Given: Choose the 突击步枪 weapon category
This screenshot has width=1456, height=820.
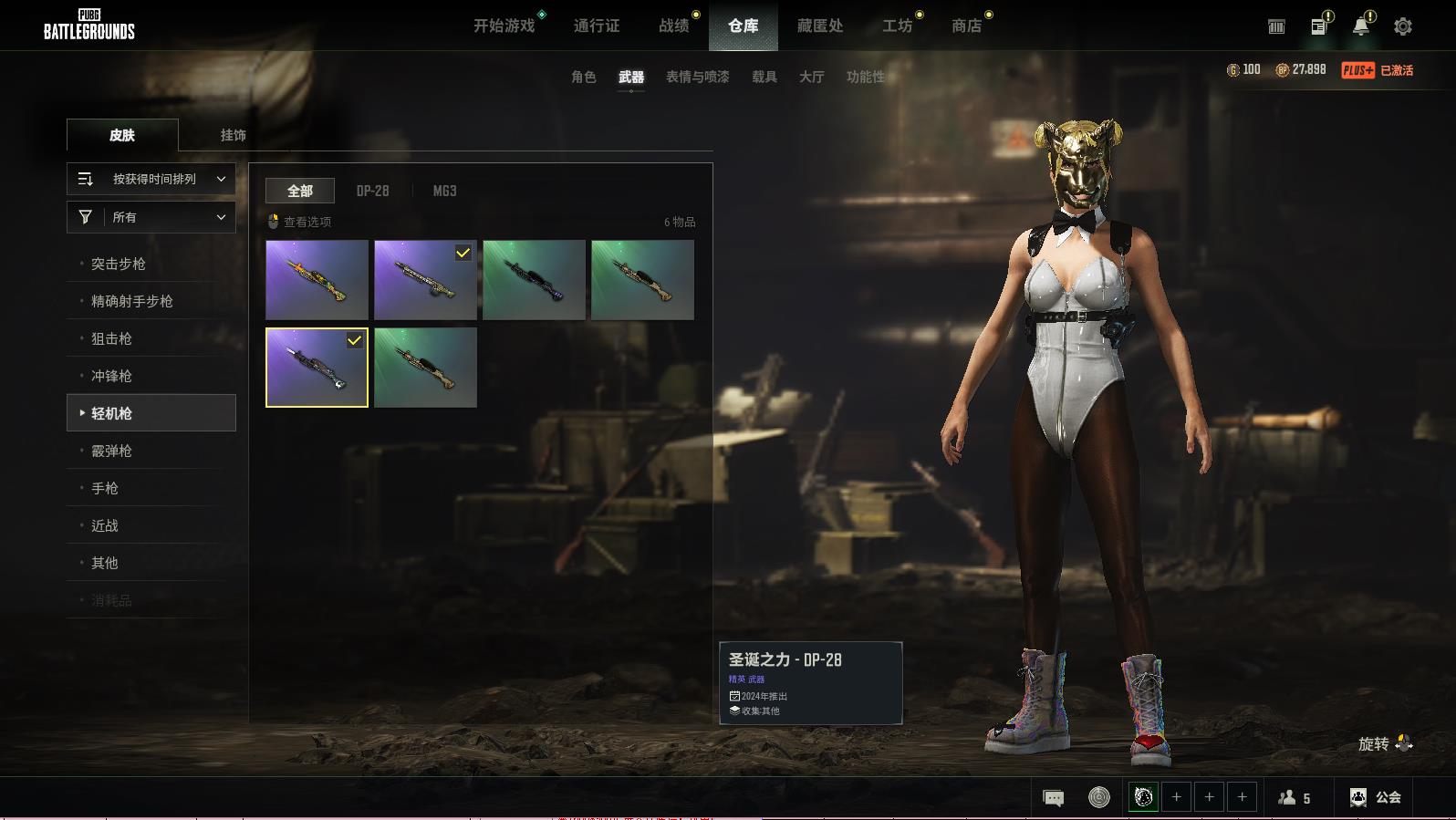Looking at the screenshot, I should [119, 264].
